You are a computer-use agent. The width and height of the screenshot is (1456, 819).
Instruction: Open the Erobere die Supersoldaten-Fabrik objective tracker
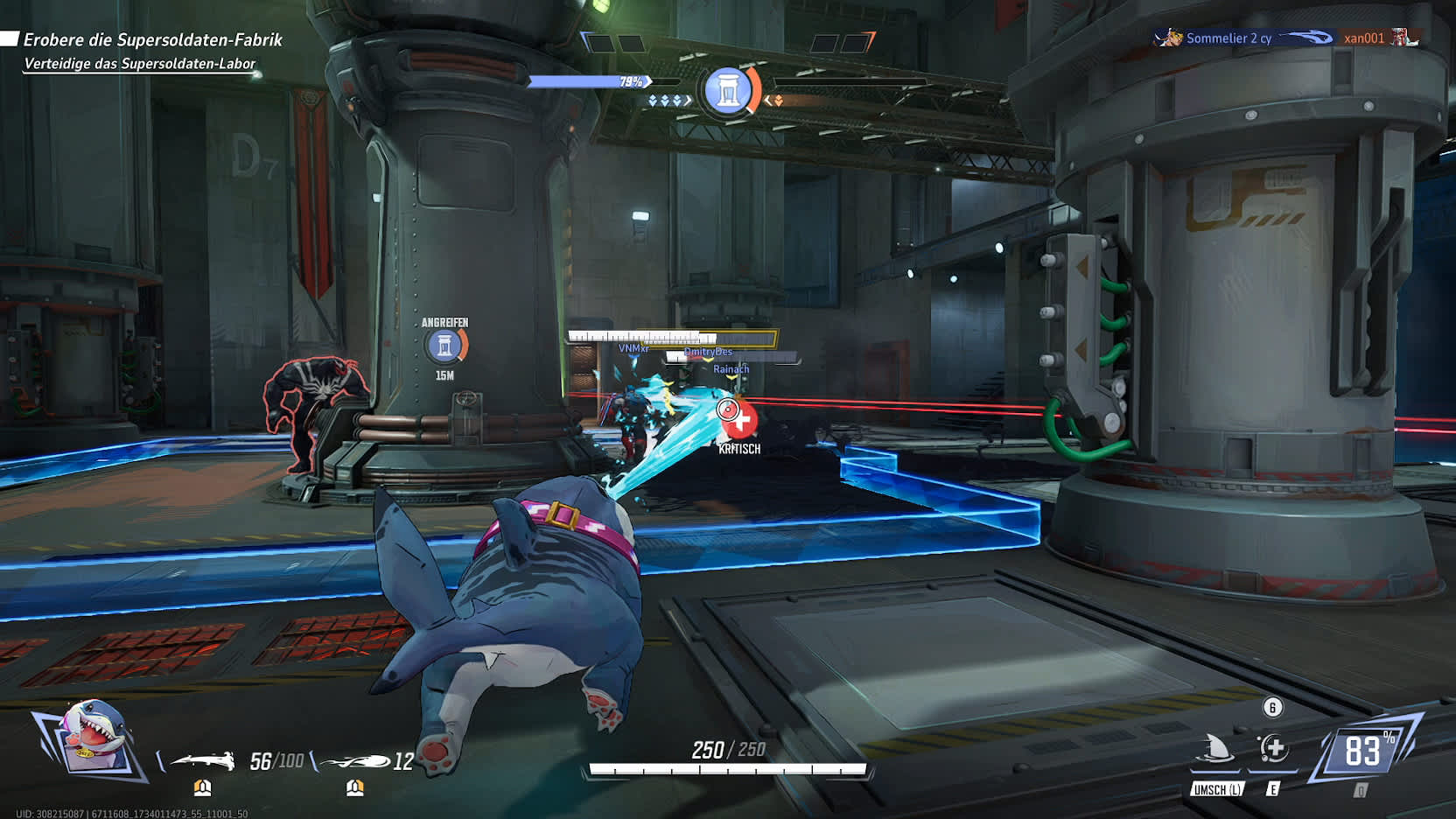152,40
